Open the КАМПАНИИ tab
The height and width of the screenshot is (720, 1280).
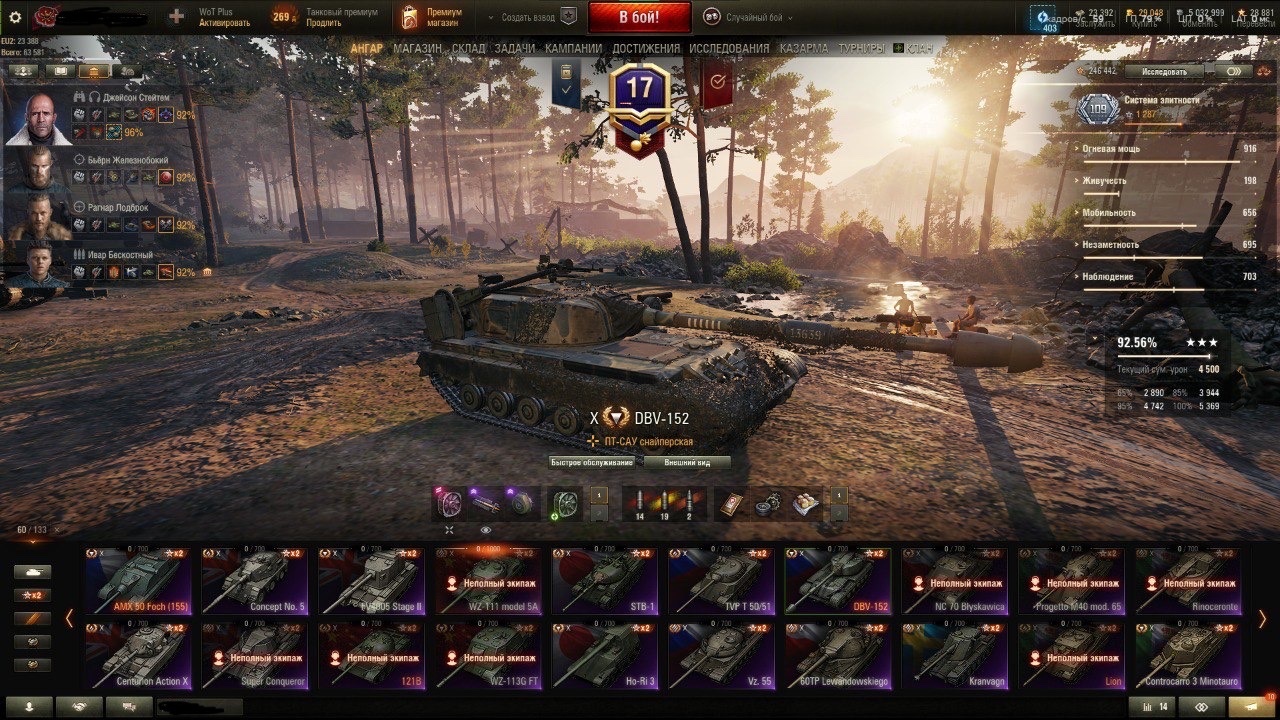[573, 48]
